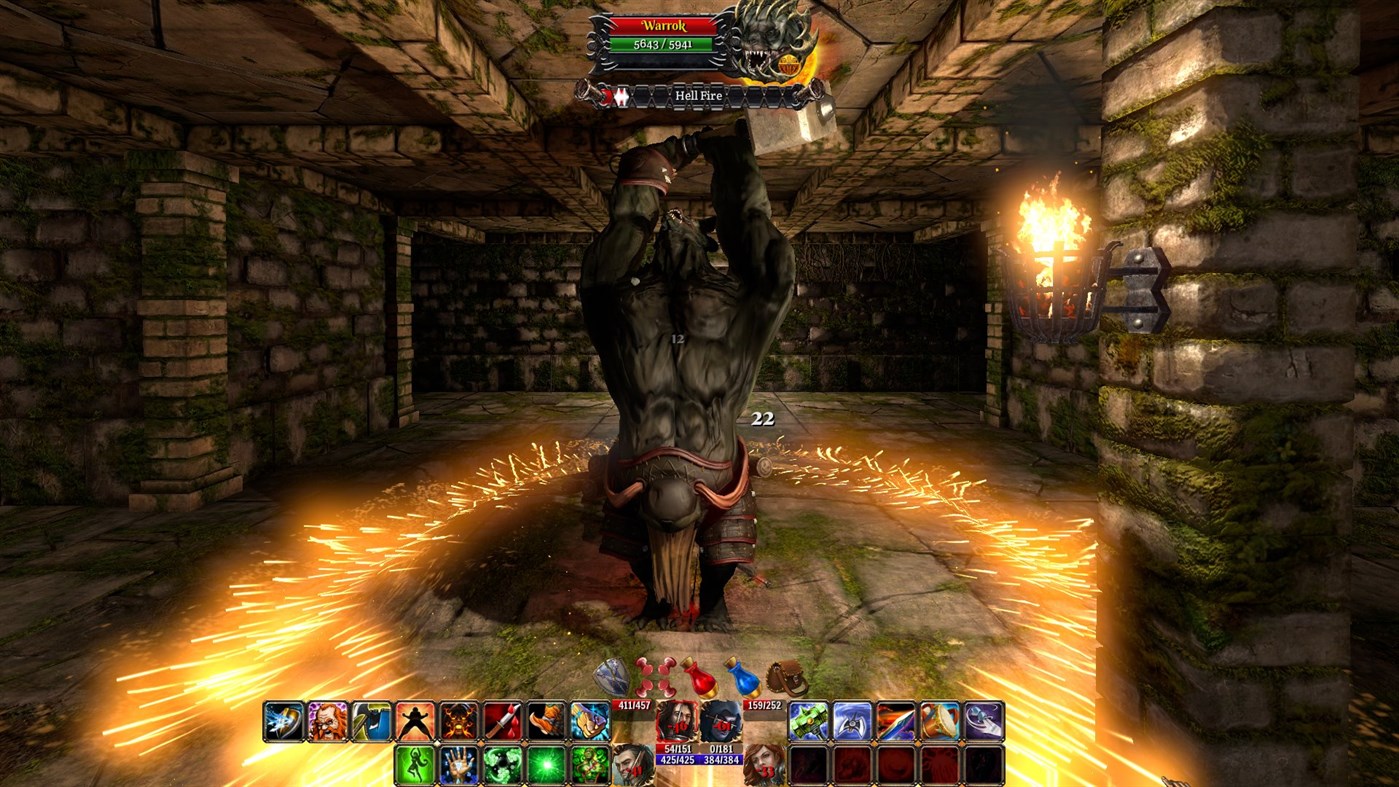The height and width of the screenshot is (787, 1399).
Task: Drink the blue mana potion
Action: pyautogui.click(x=745, y=677)
